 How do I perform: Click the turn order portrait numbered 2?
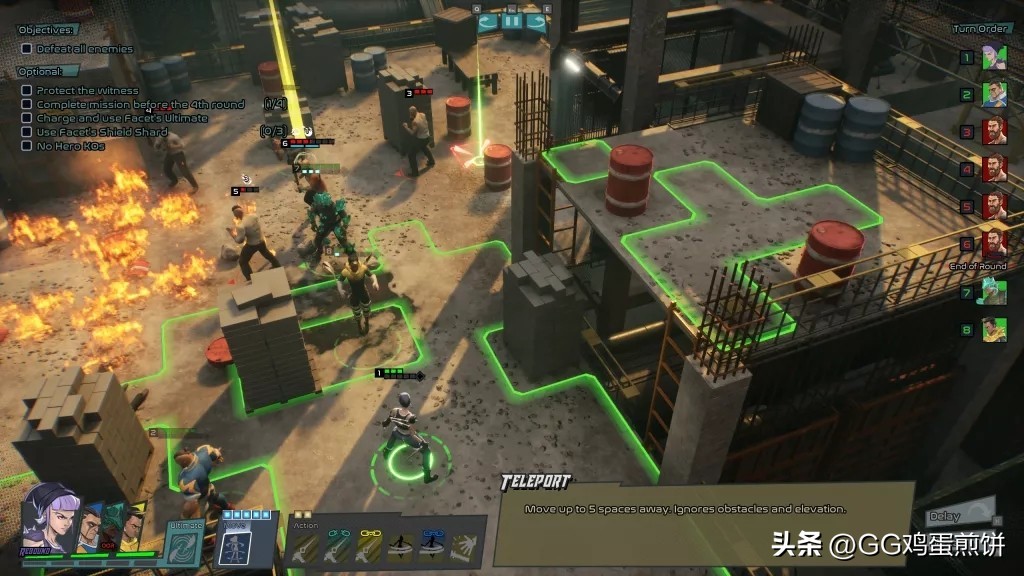pos(994,94)
